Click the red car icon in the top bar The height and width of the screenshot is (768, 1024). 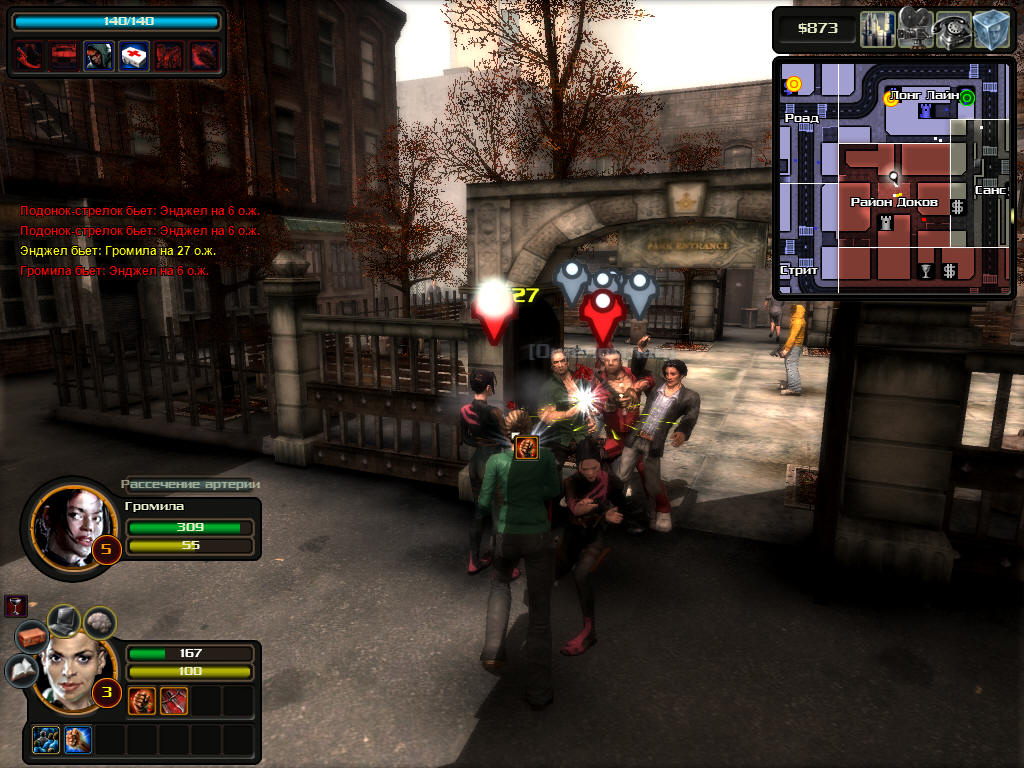tap(63, 56)
